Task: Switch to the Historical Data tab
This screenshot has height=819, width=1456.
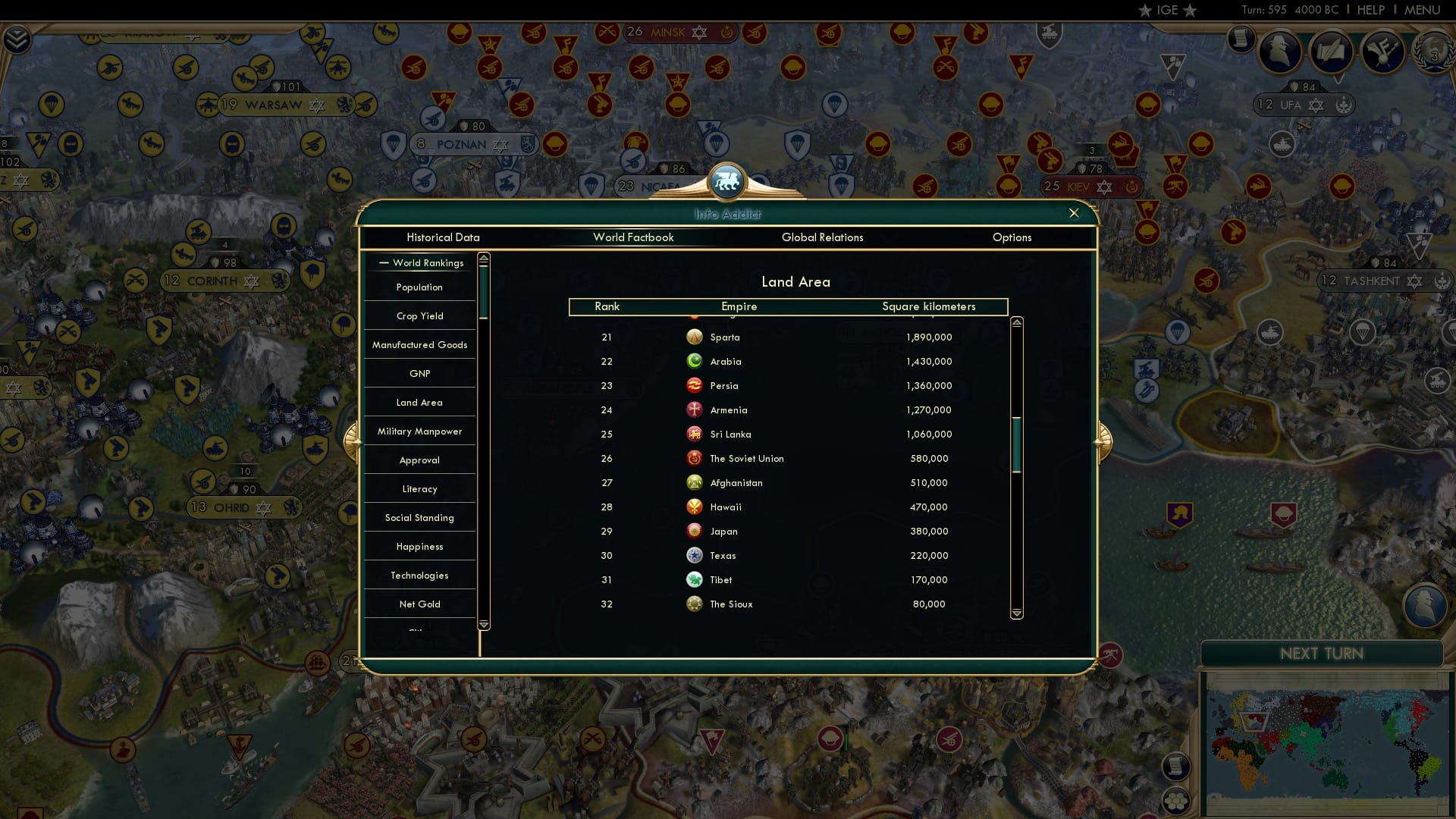Action: coord(443,237)
